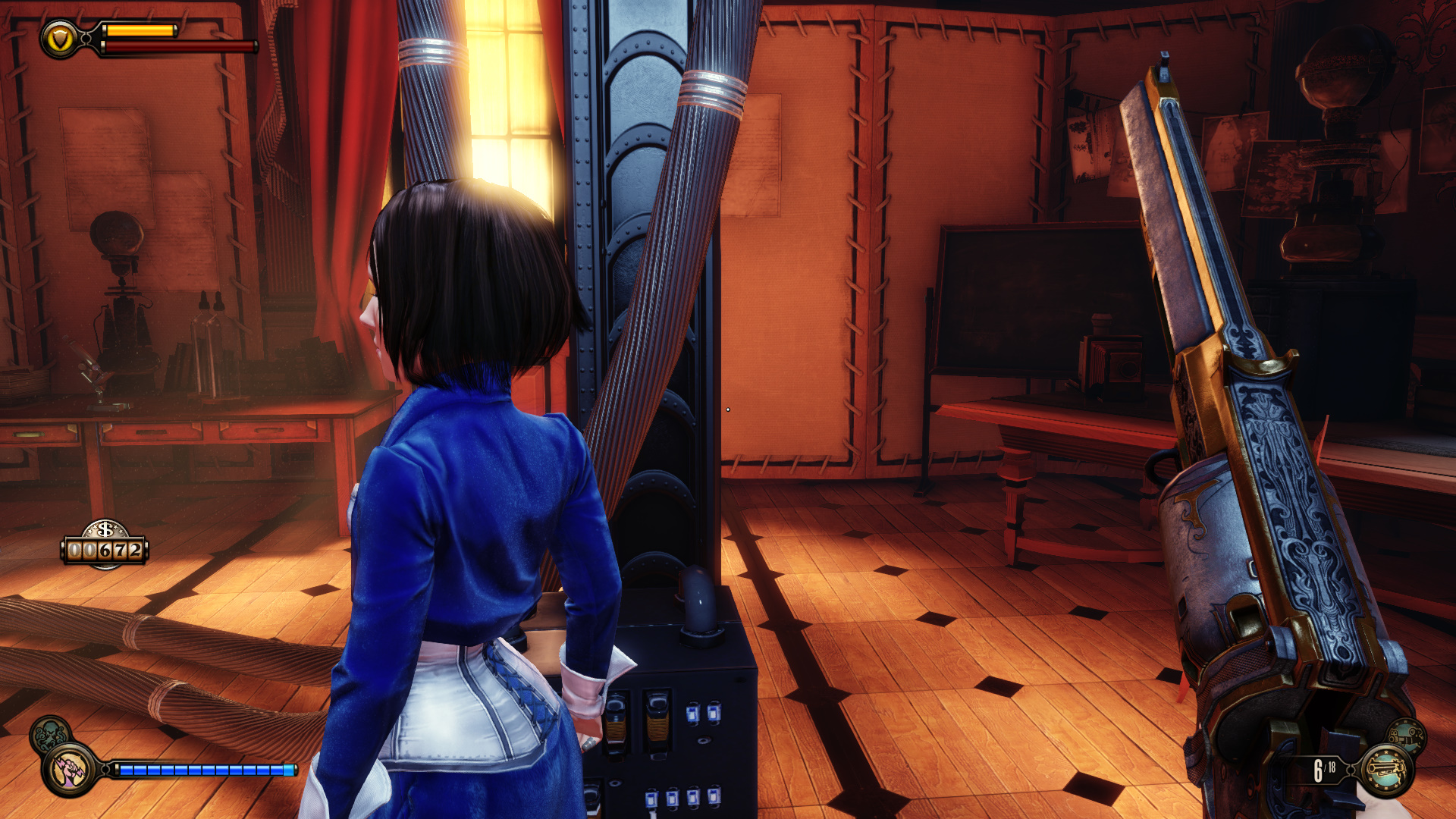Click the gold shield emblem icon
The width and height of the screenshot is (1456, 819).
[60, 39]
